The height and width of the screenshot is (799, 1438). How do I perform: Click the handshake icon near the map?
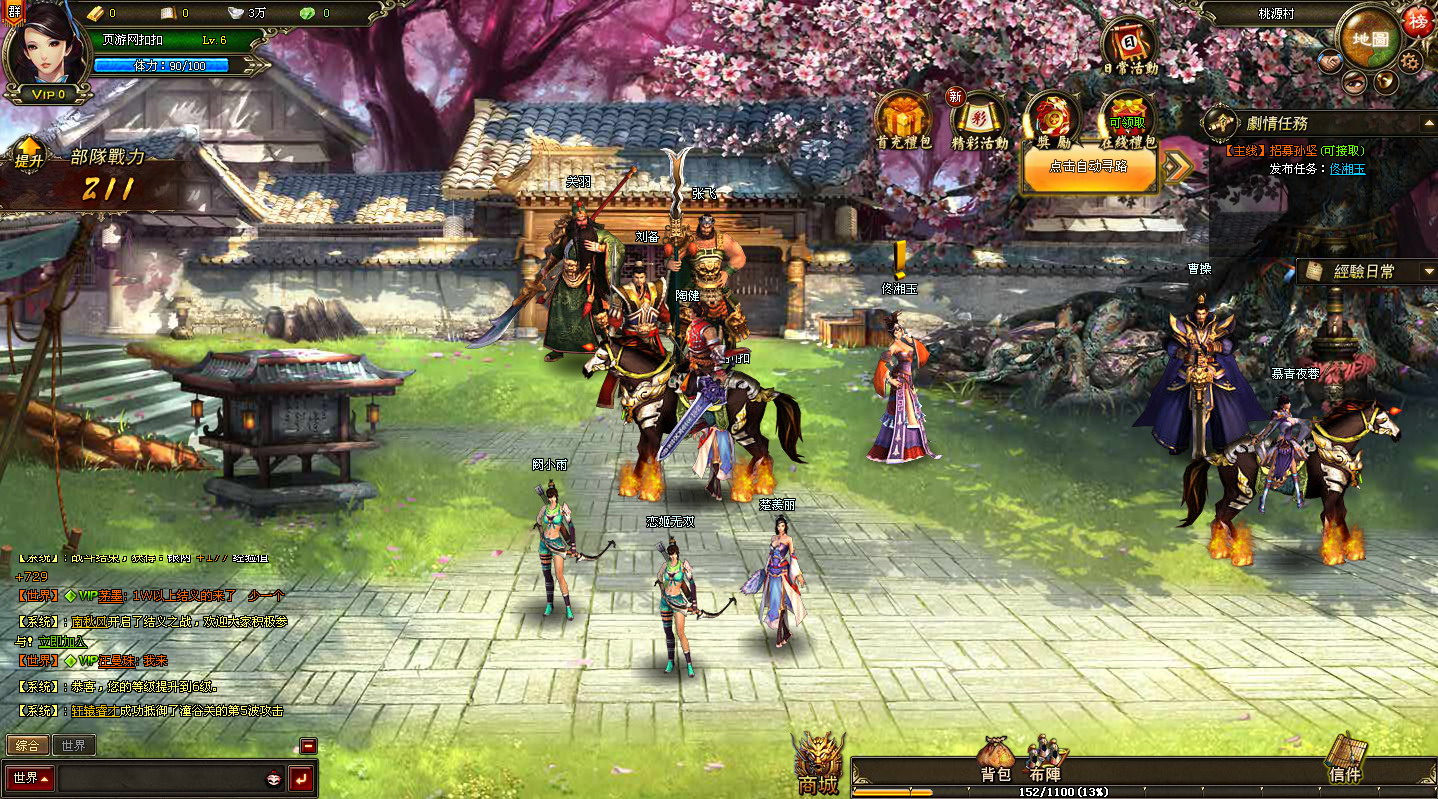(x=1329, y=61)
